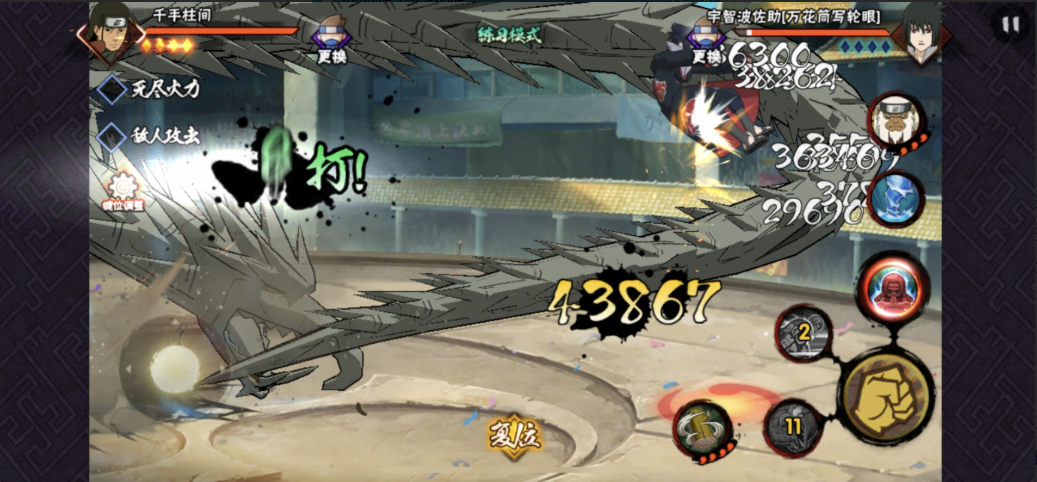Pause the match
Screen dimensions: 1037x482
pos(1010,25)
